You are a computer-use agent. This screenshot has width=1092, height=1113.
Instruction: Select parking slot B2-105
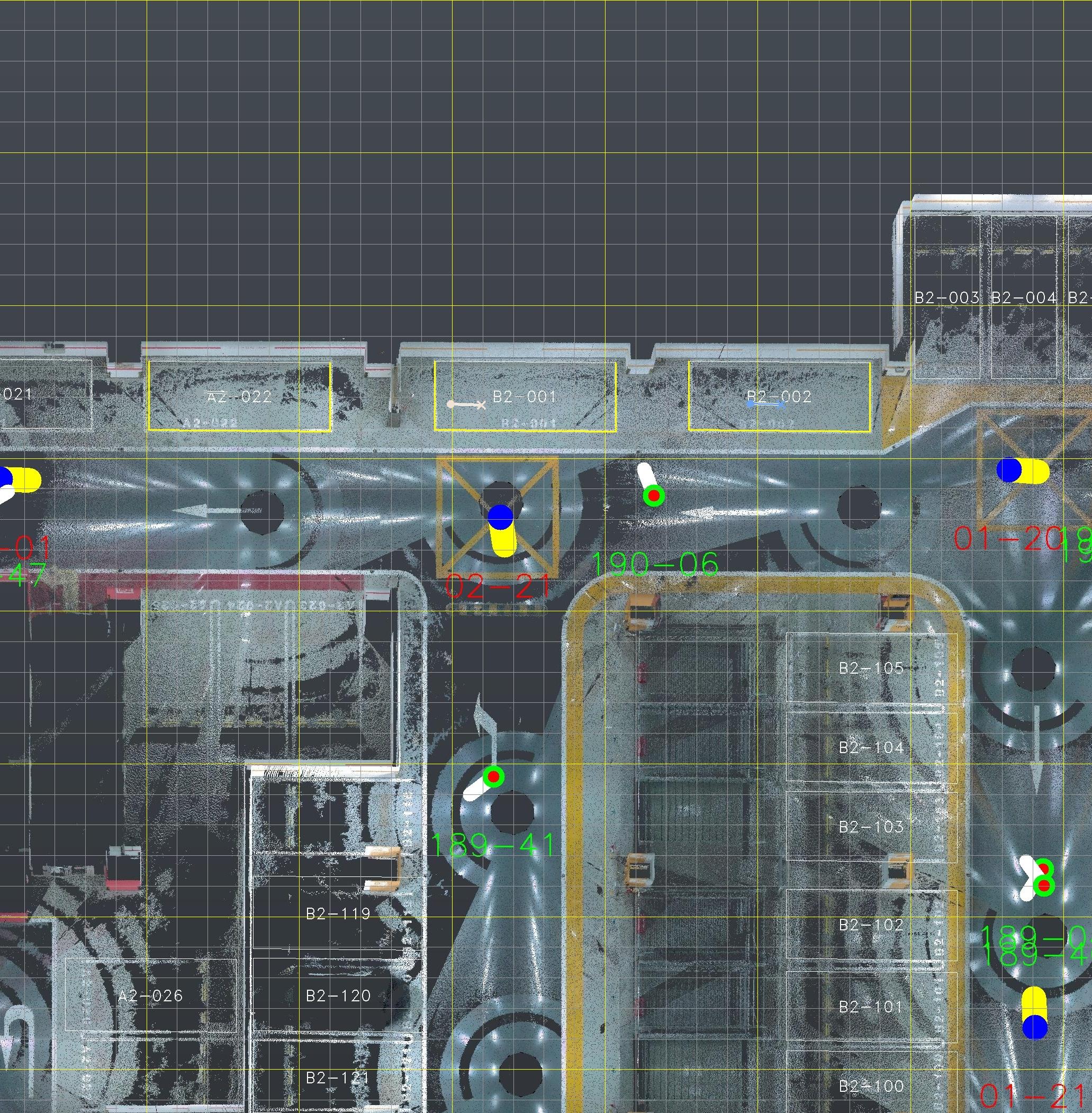click(871, 668)
